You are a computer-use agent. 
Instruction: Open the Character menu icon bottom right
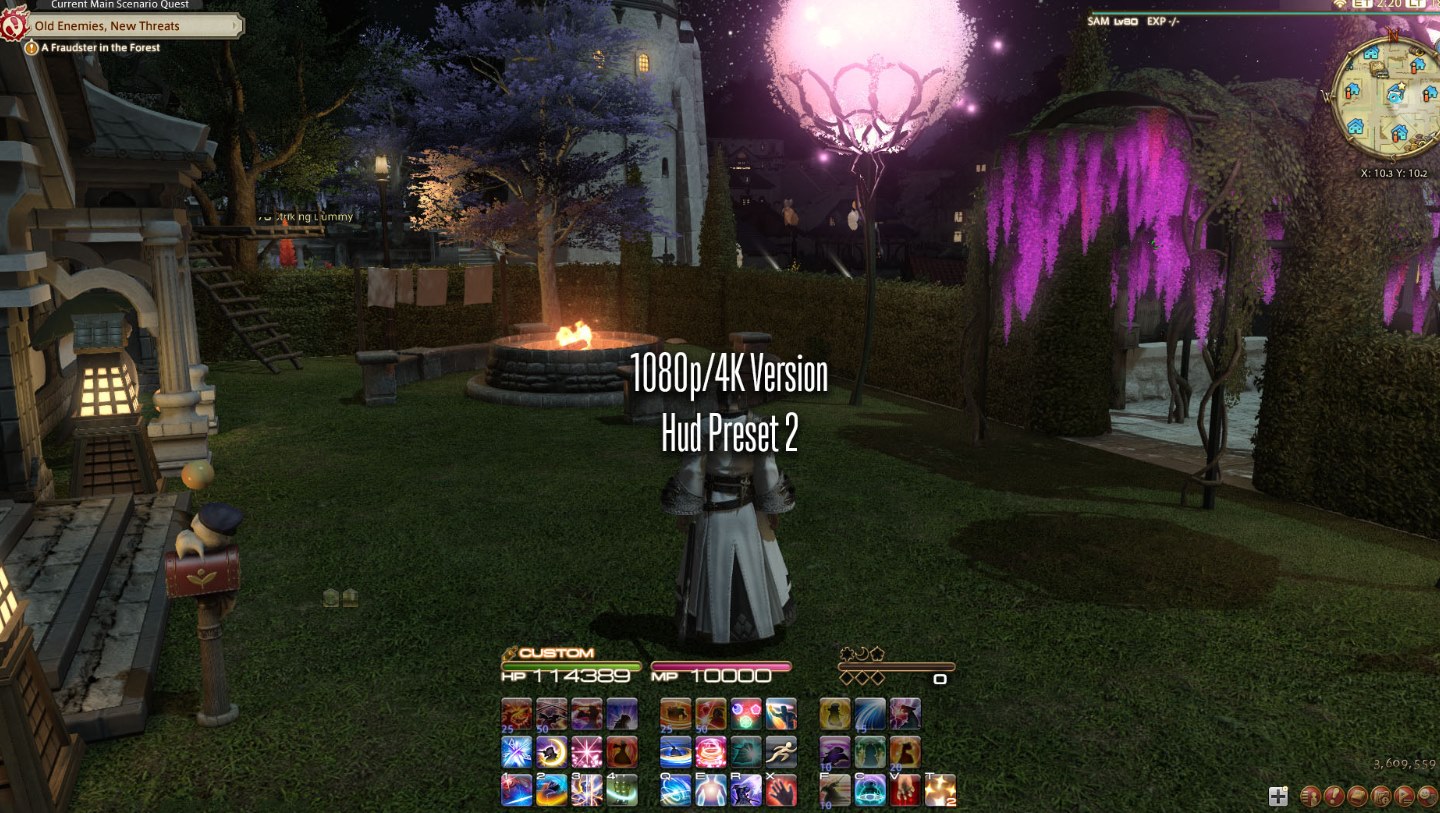coord(1311,796)
